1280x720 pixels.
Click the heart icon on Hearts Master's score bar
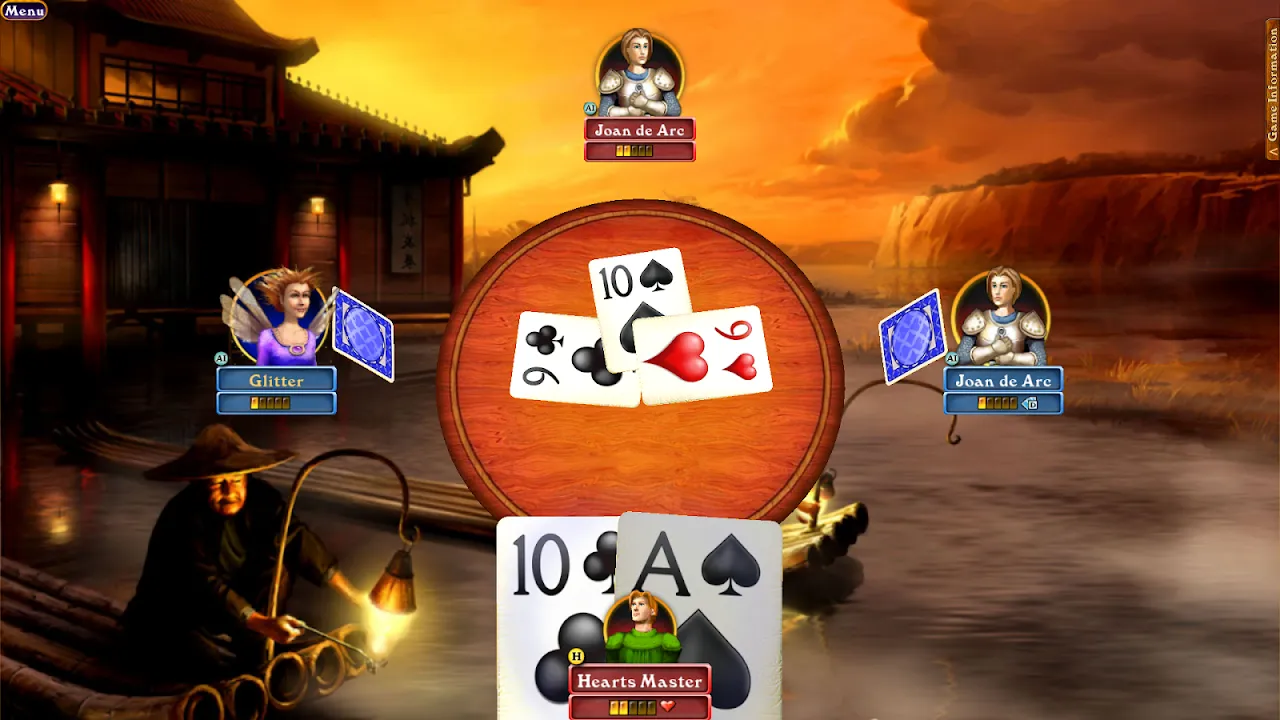(667, 705)
